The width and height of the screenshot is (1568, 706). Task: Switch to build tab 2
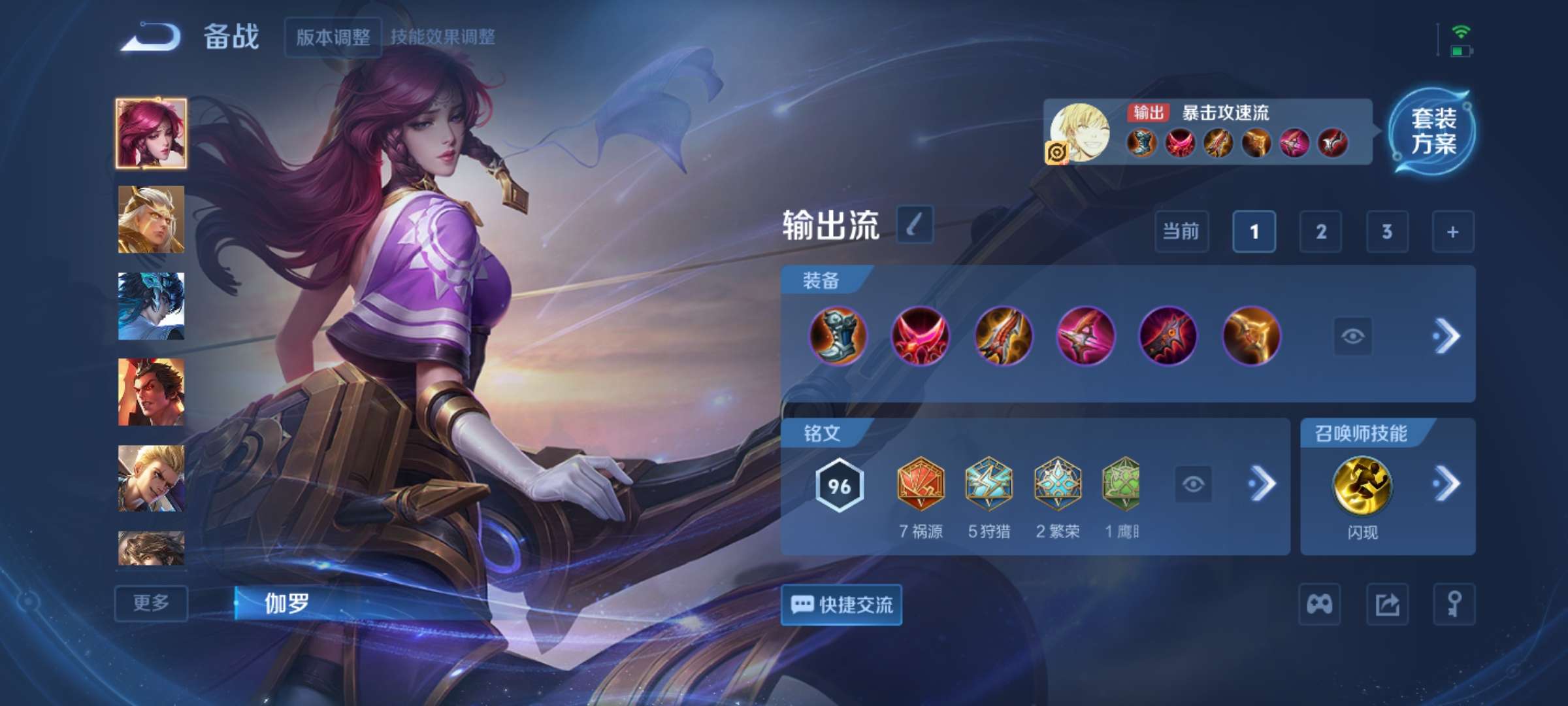[1321, 231]
